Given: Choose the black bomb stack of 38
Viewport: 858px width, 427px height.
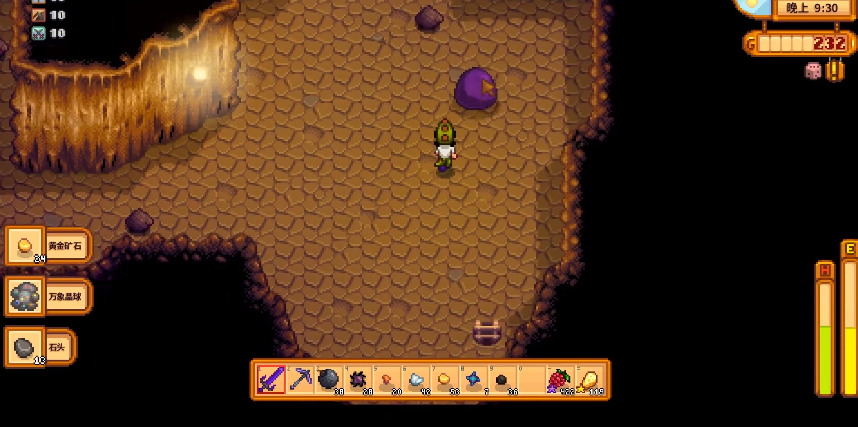Looking at the screenshot, I should tap(329, 380).
